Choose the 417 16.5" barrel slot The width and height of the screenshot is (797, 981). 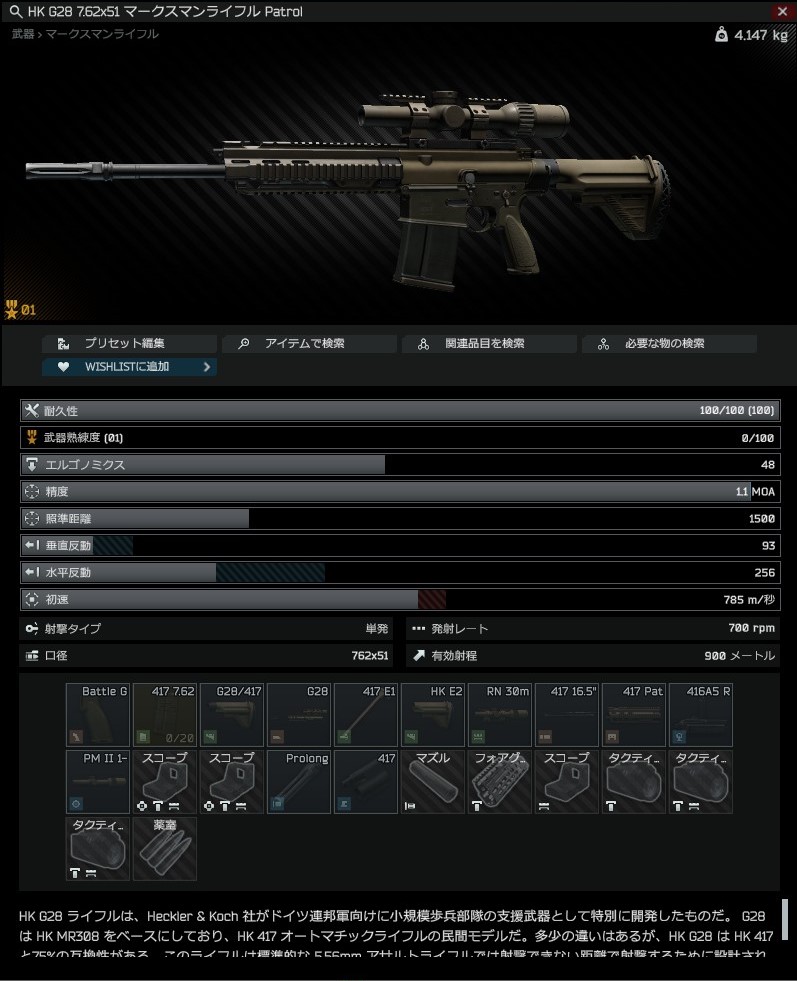pos(567,715)
